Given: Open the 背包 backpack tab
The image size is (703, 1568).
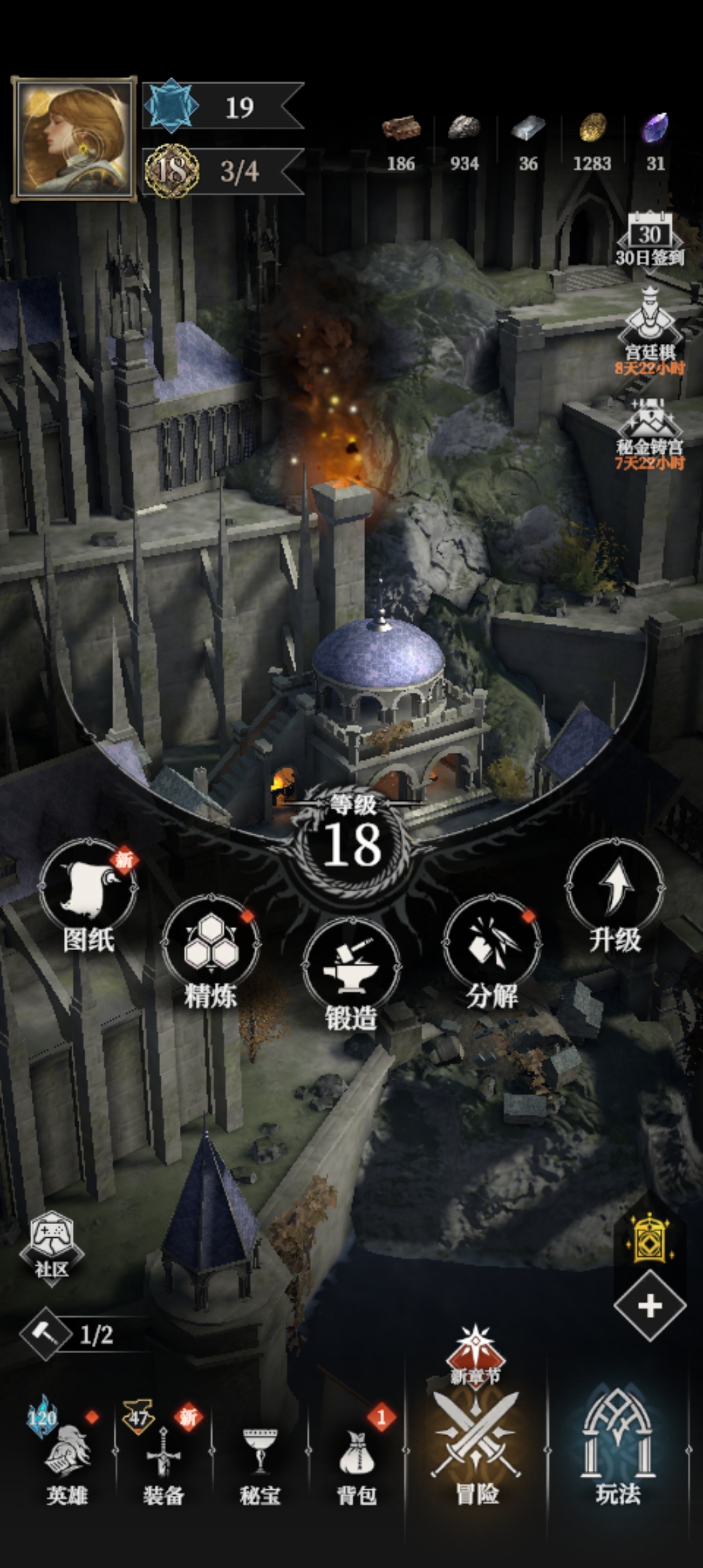Looking at the screenshot, I should point(357,1459).
